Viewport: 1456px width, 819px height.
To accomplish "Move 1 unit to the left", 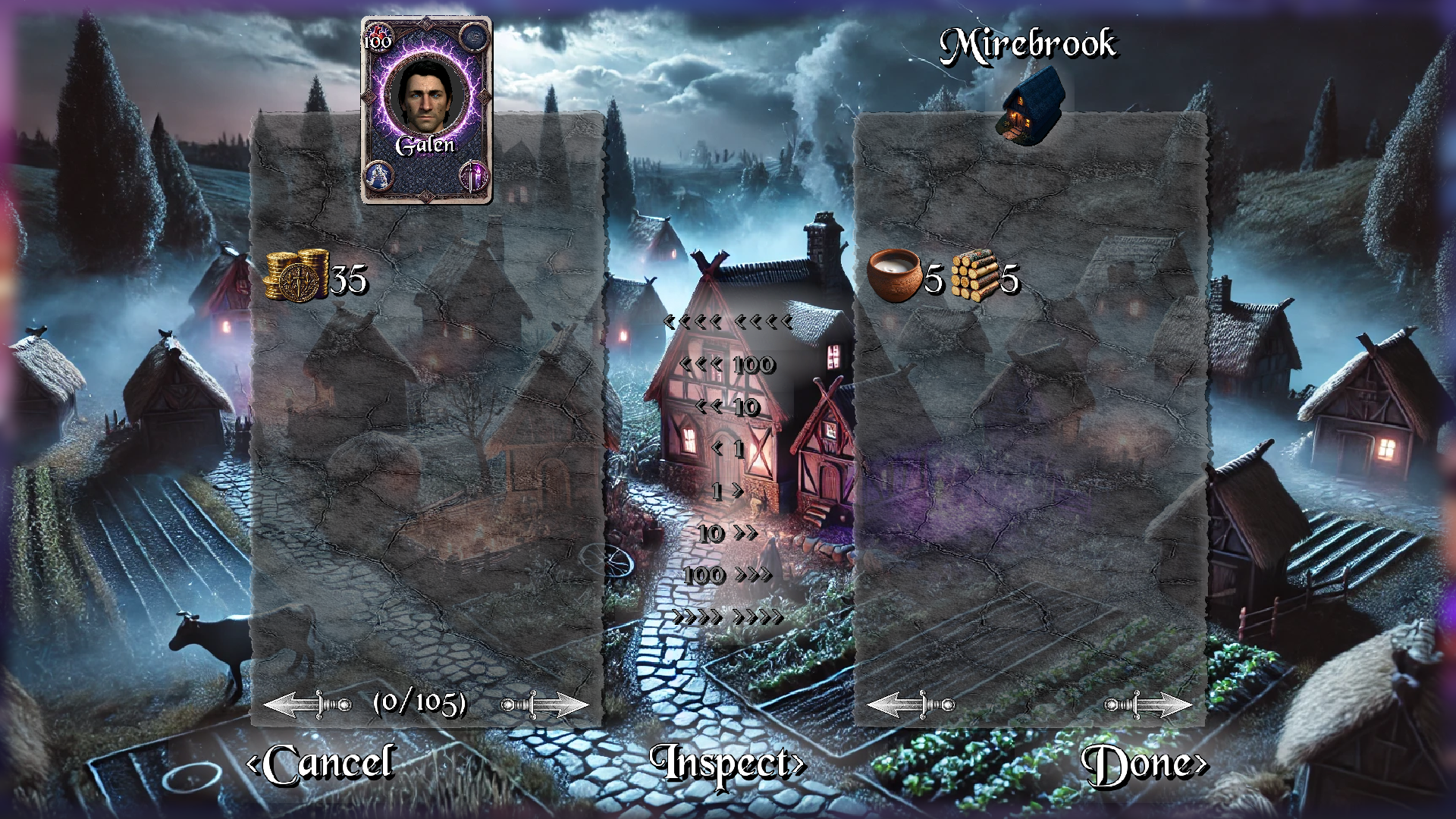I will click(727, 449).
